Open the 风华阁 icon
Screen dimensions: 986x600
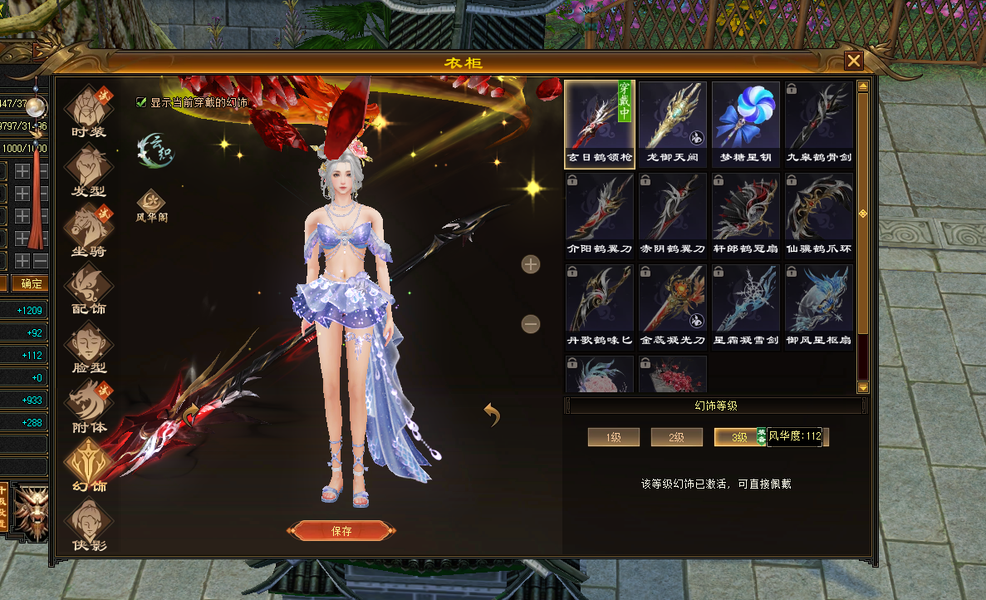(151, 202)
